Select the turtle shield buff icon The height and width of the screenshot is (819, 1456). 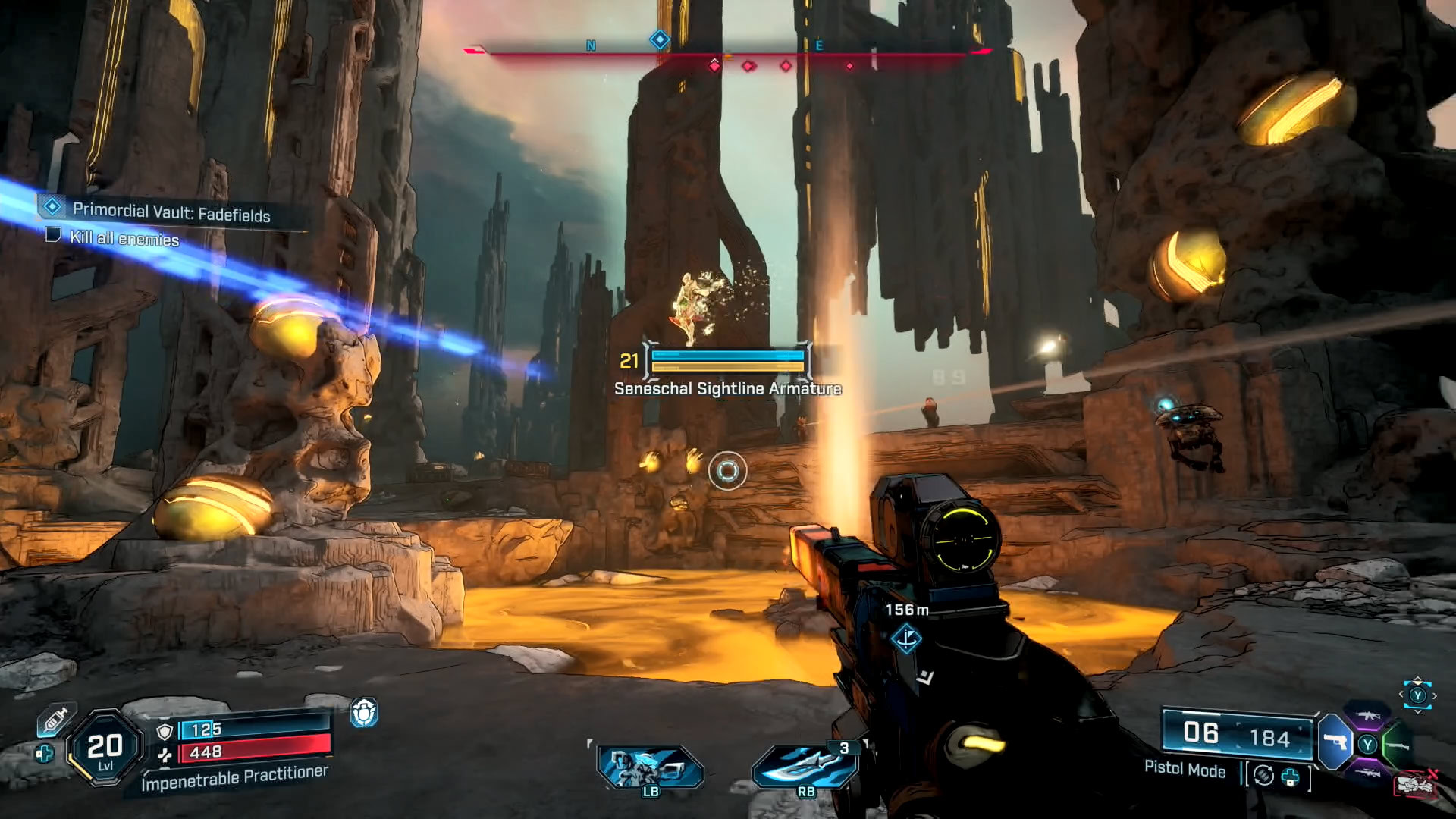pyautogui.click(x=364, y=713)
